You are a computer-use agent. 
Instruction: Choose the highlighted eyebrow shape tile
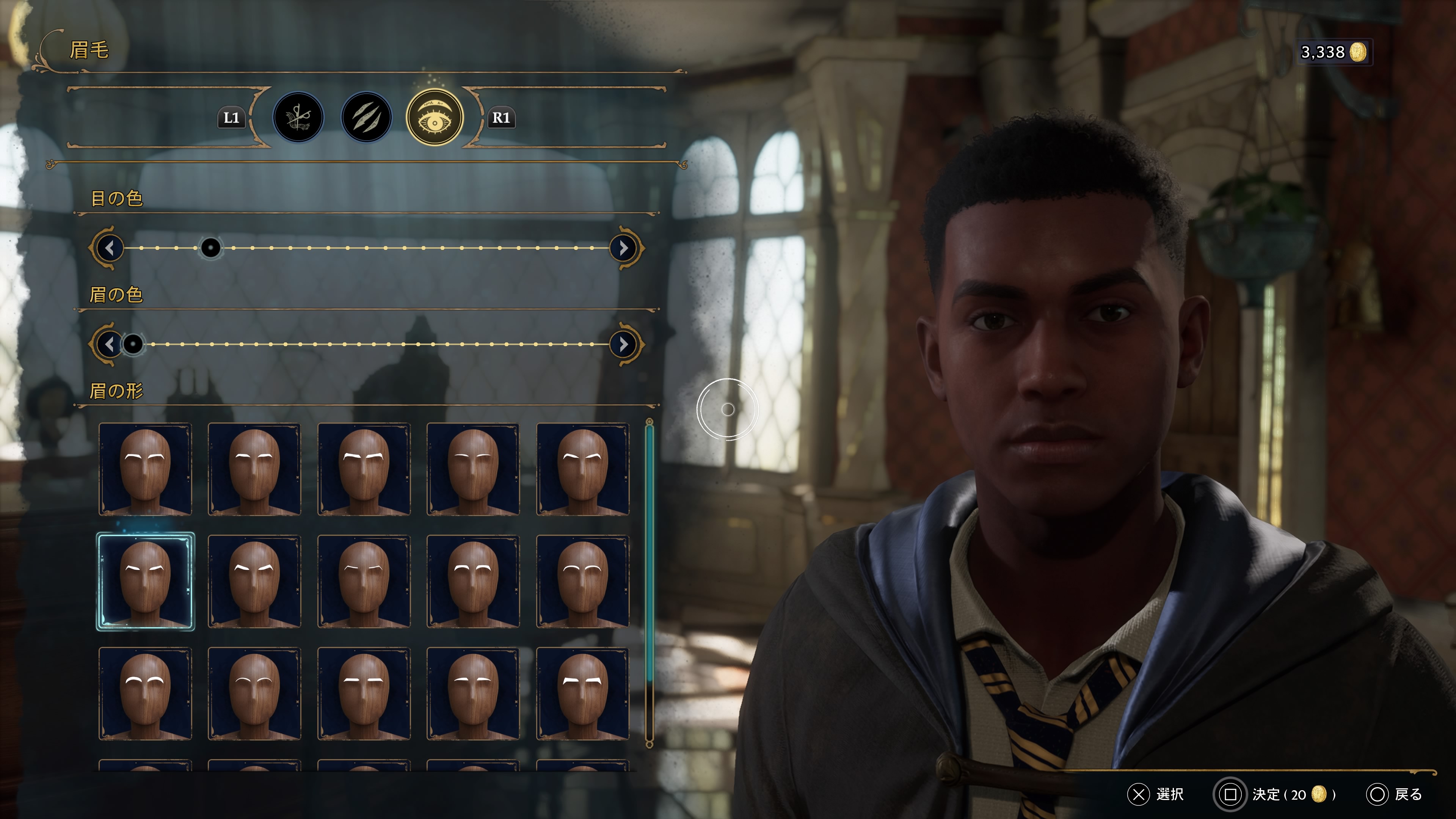(x=145, y=581)
